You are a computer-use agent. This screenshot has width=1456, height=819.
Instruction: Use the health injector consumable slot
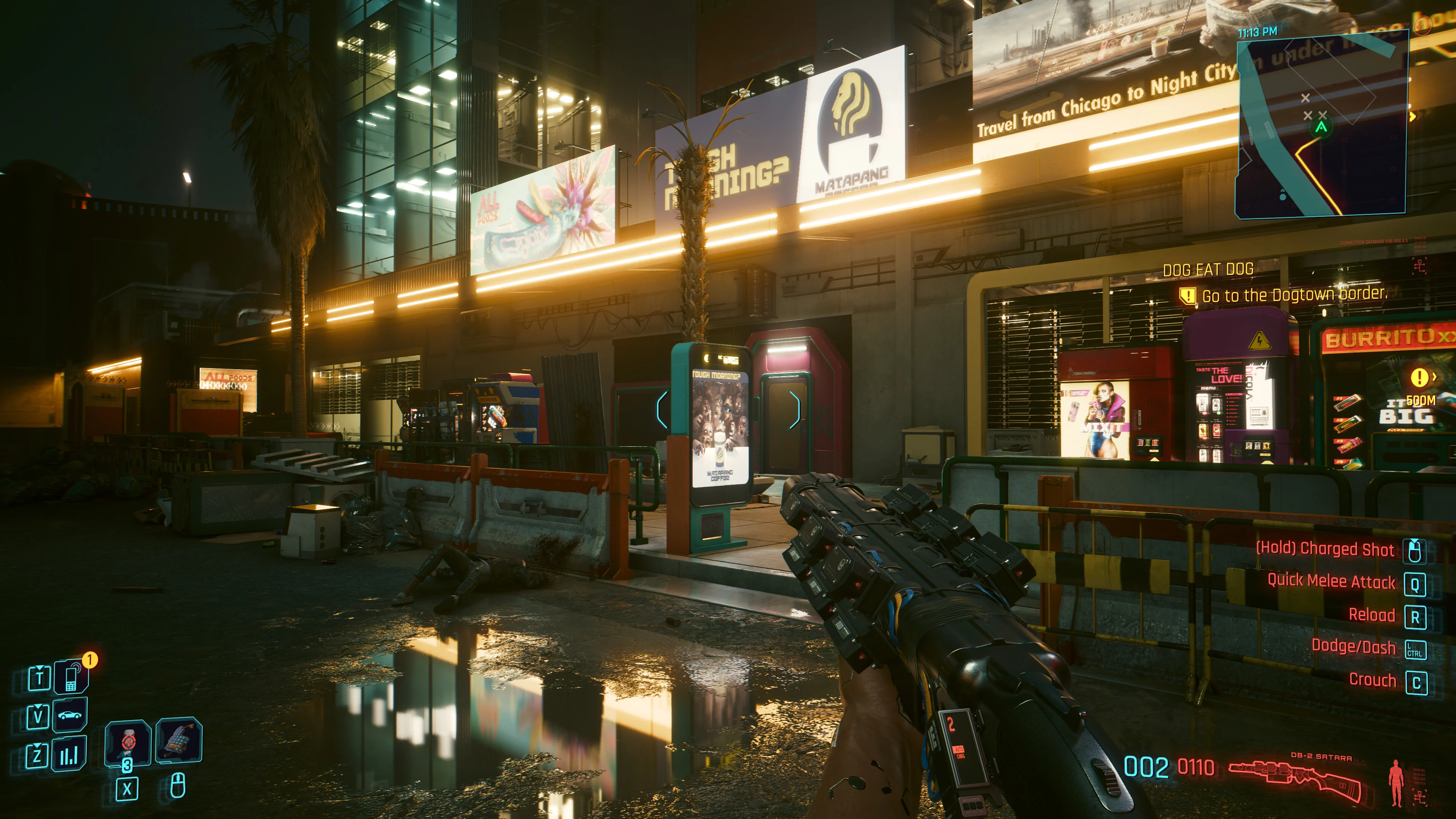coord(128,742)
